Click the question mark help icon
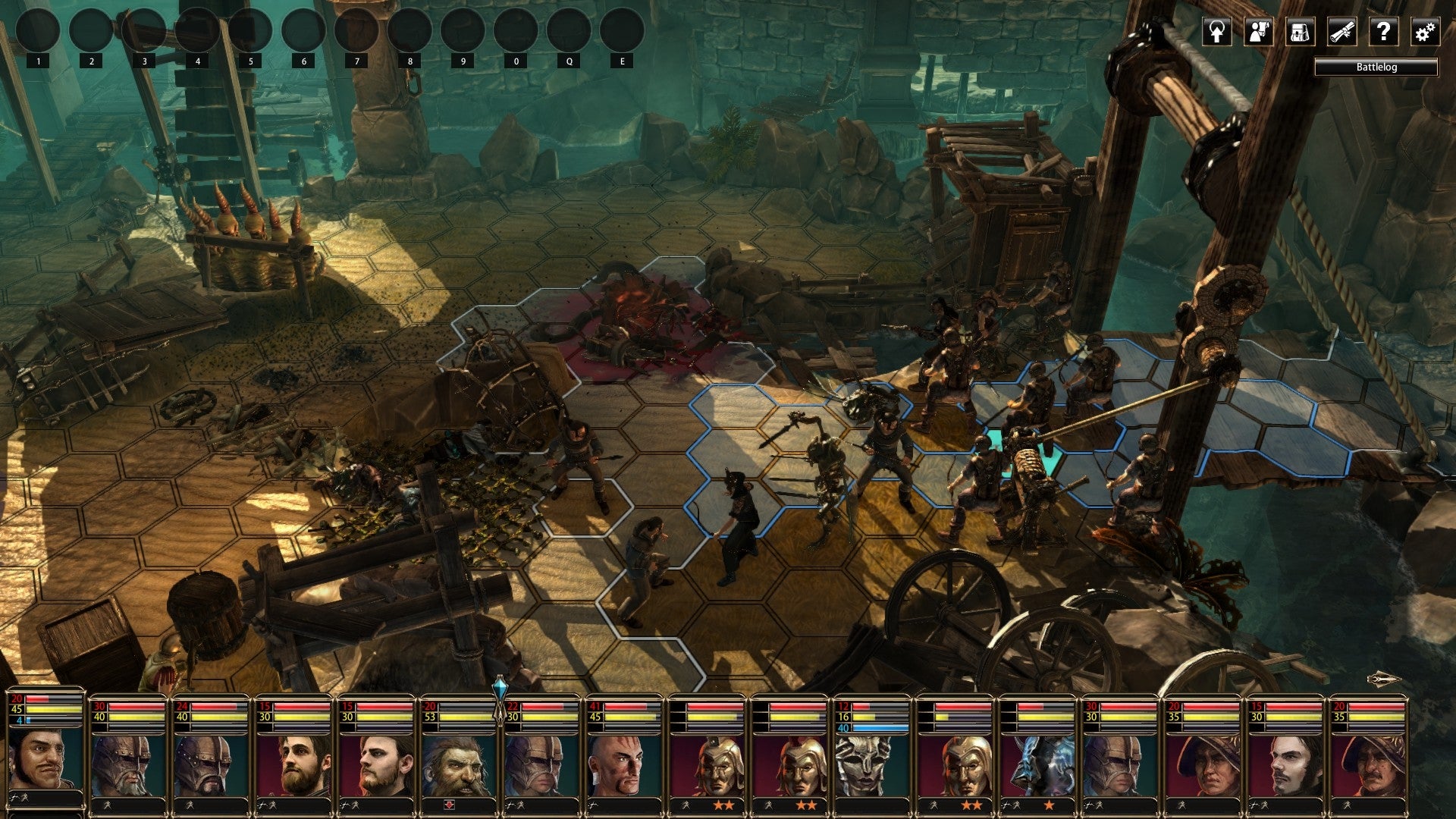This screenshot has height=819, width=1456. point(1383,32)
